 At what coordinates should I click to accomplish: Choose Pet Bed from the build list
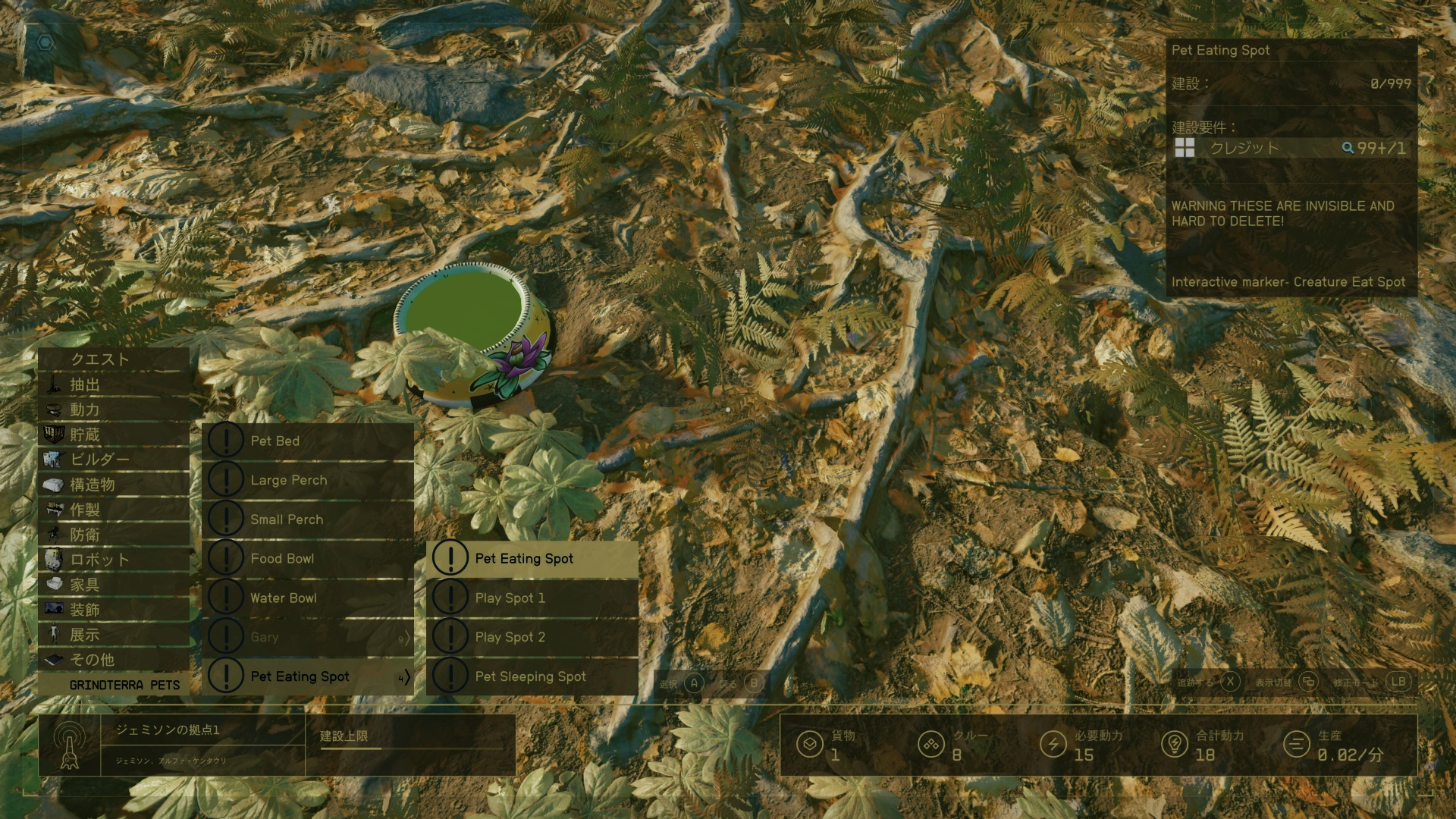point(308,441)
